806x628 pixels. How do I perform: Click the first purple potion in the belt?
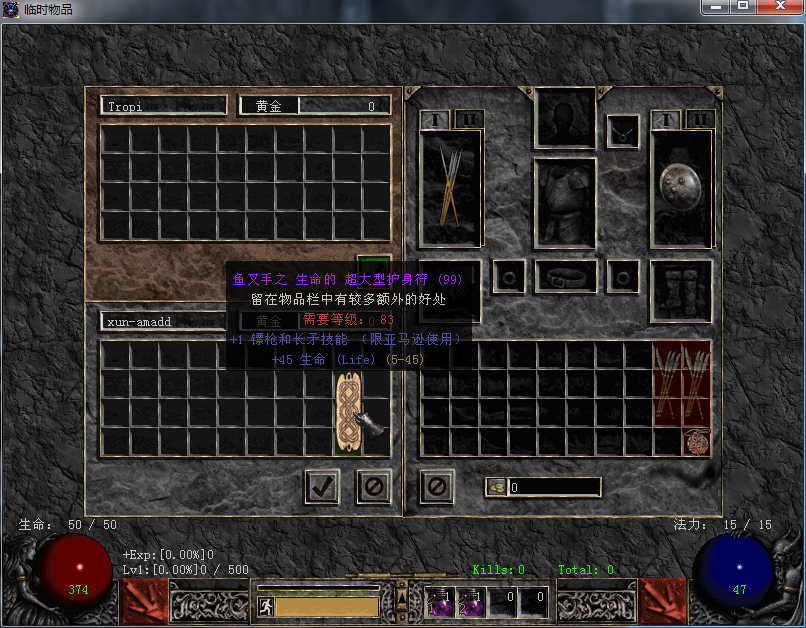coord(439,602)
